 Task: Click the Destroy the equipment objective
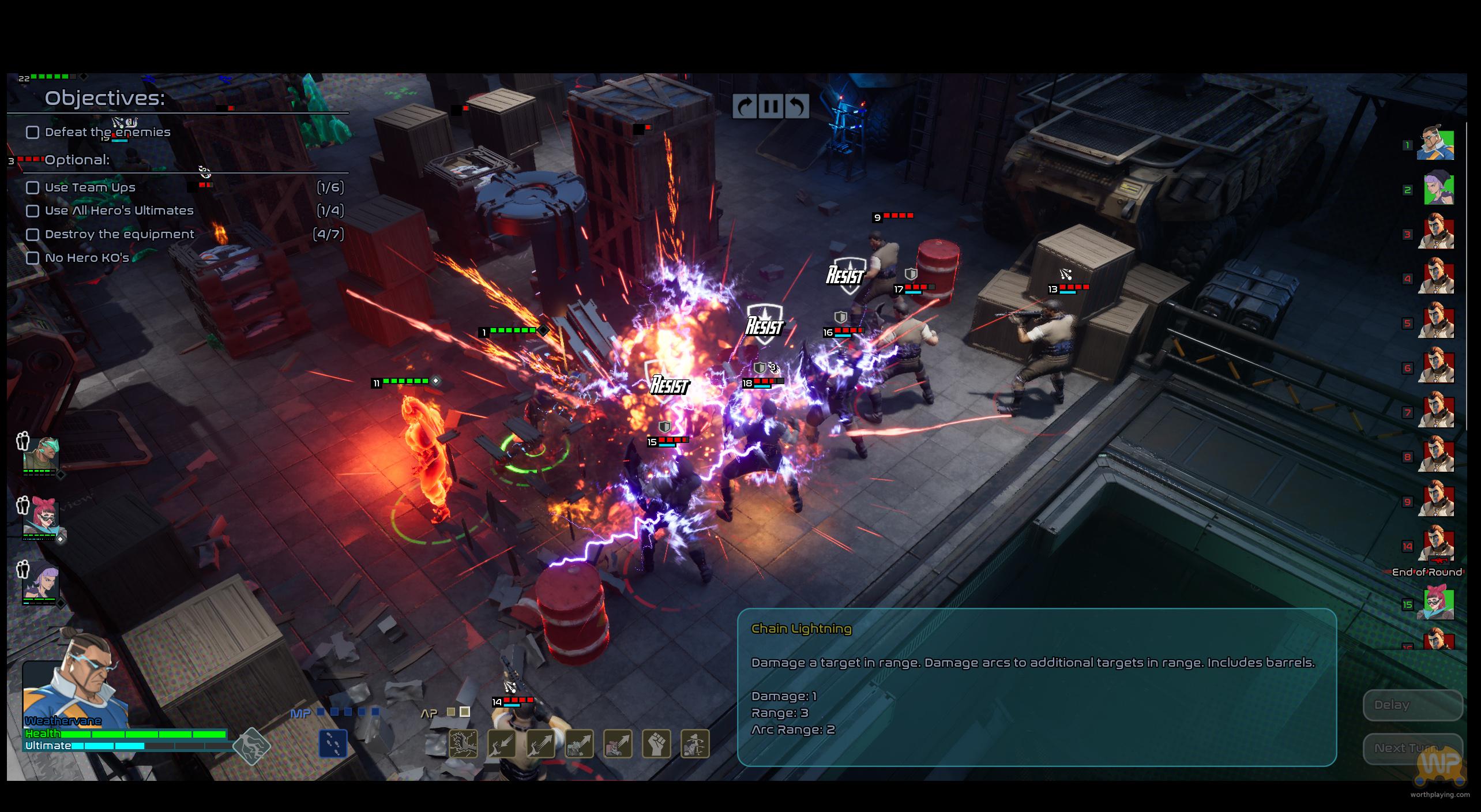pos(119,235)
